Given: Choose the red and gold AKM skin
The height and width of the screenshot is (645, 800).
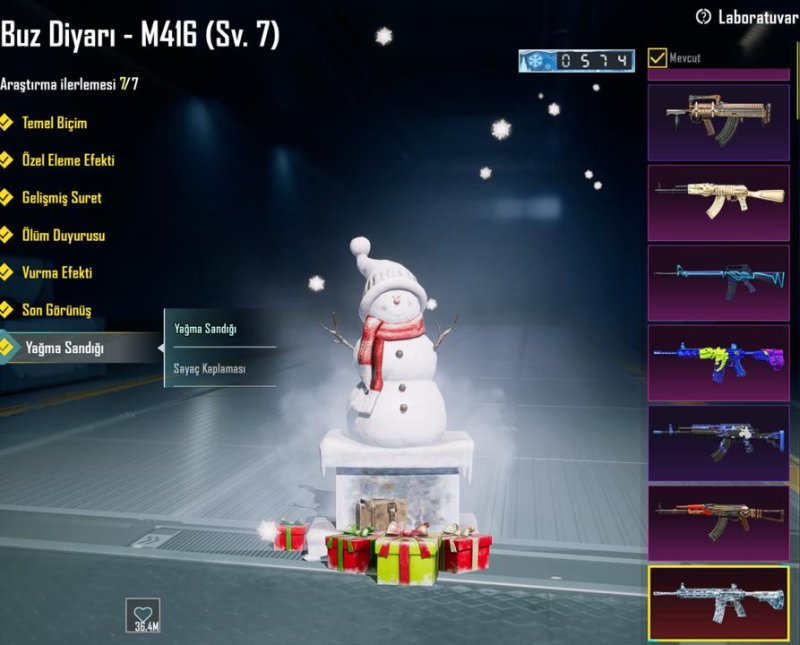Looking at the screenshot, I should pyautogui.click(x=718, y=521).
